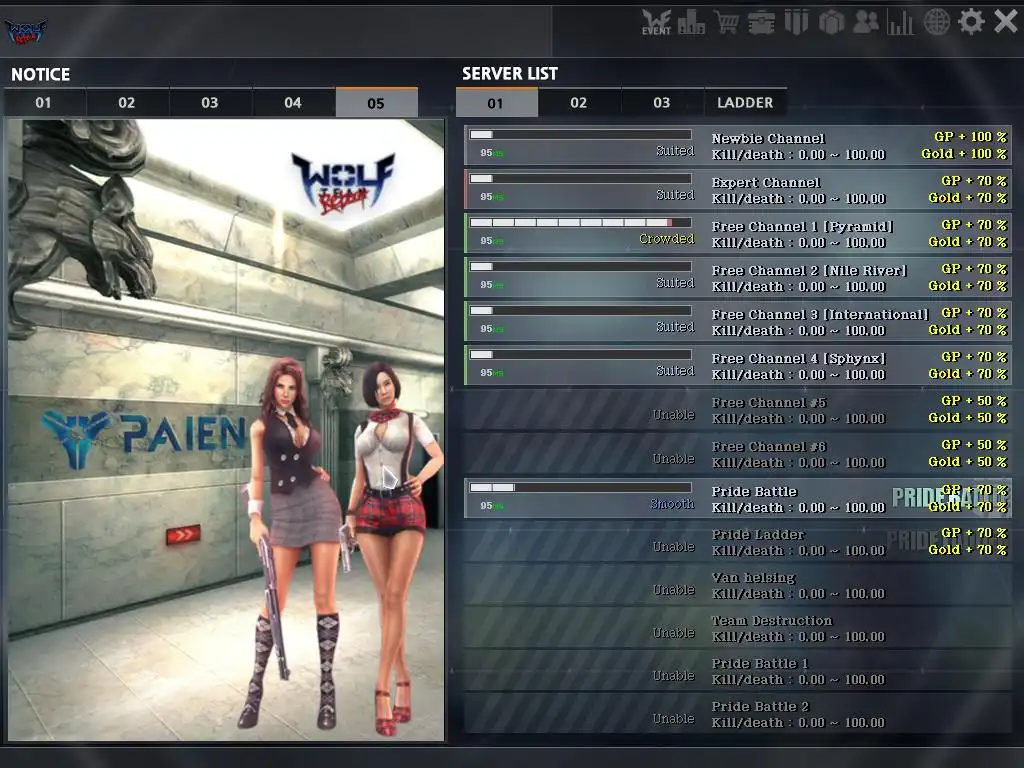Screen dimensions: 1024x768
Task: Enter Free Channel 1 [Pyramid]
Action: tap(737, 234)
